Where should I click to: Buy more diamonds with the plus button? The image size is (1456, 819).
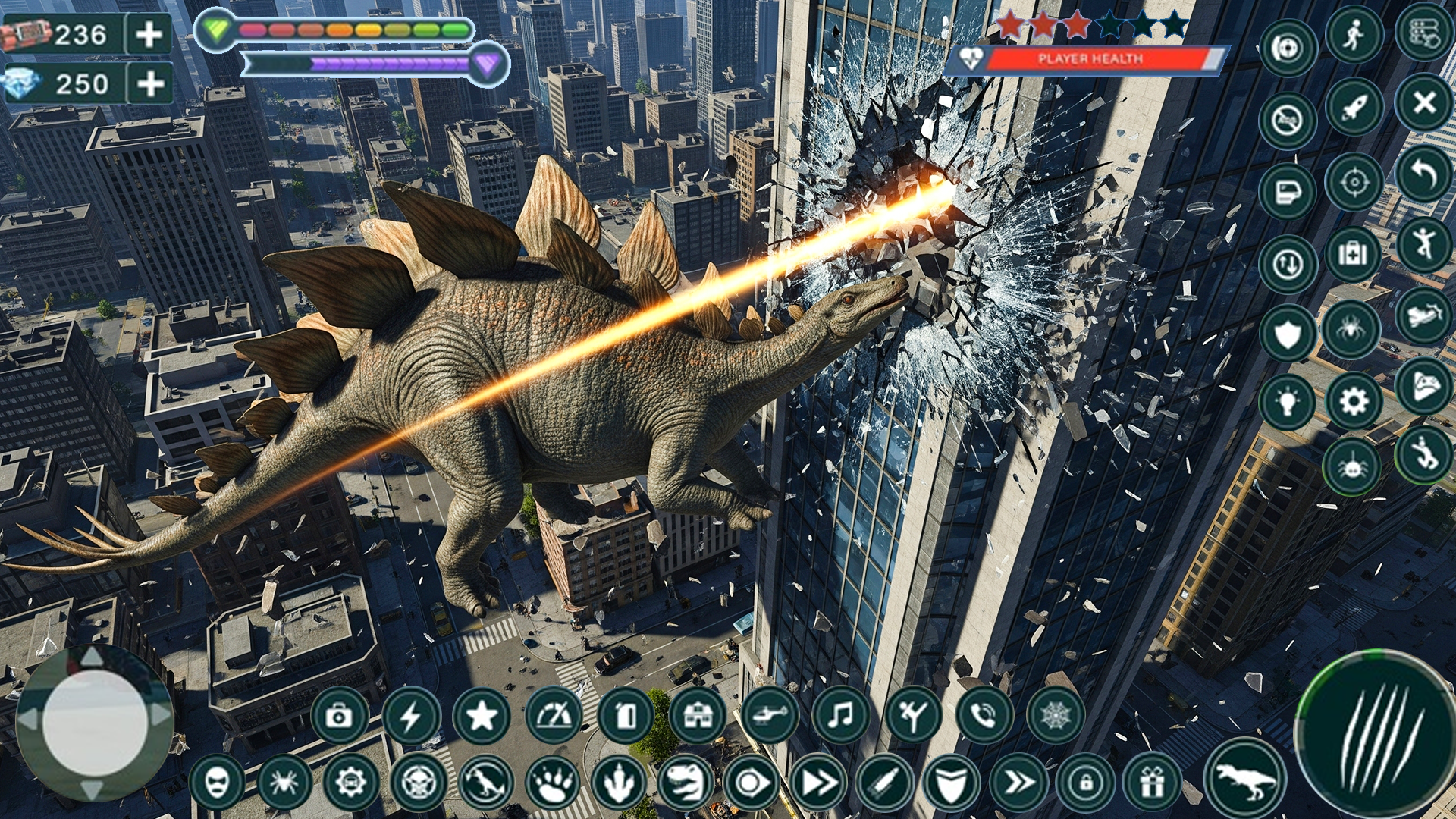point(151,83)
